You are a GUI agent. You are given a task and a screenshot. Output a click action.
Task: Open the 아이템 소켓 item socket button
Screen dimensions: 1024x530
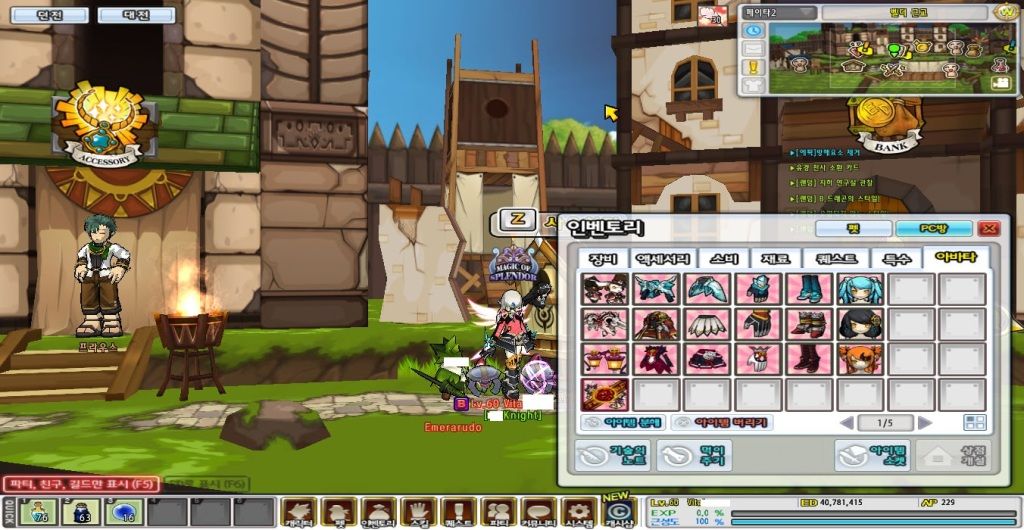click(x=872, y=456)
